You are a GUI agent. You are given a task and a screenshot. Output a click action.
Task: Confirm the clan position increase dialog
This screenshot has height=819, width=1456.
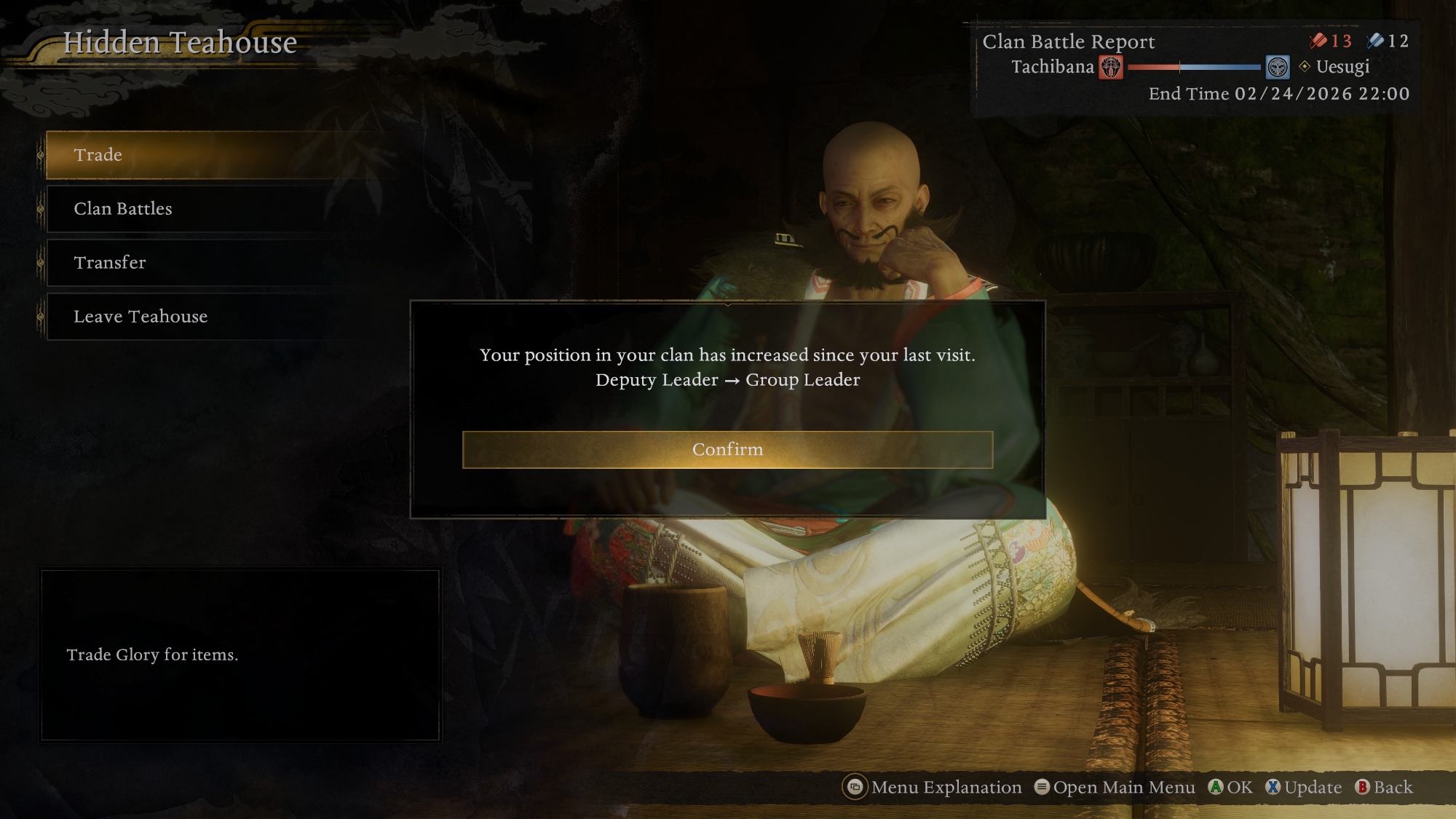(x=727, y=449)
